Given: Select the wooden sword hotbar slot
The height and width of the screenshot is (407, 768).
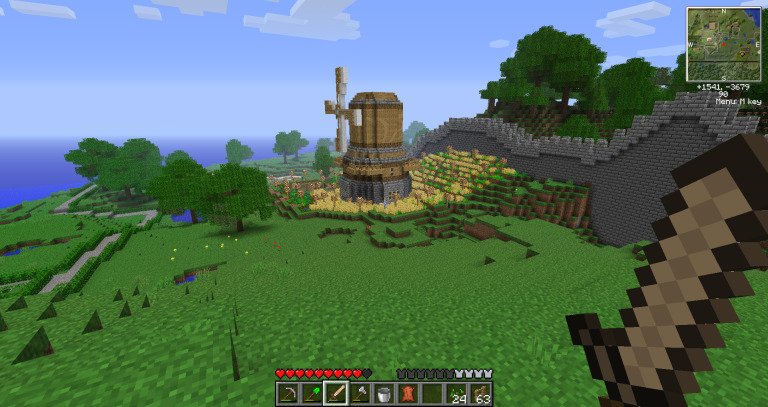Looking at the screenshot, I should 336,394.
